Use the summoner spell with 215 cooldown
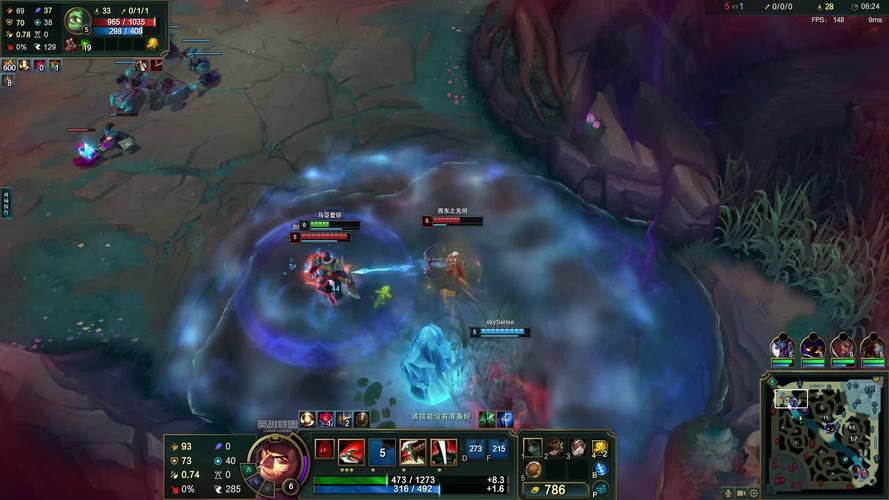Viewport: 889px width, 500px height. click(498, 450)
